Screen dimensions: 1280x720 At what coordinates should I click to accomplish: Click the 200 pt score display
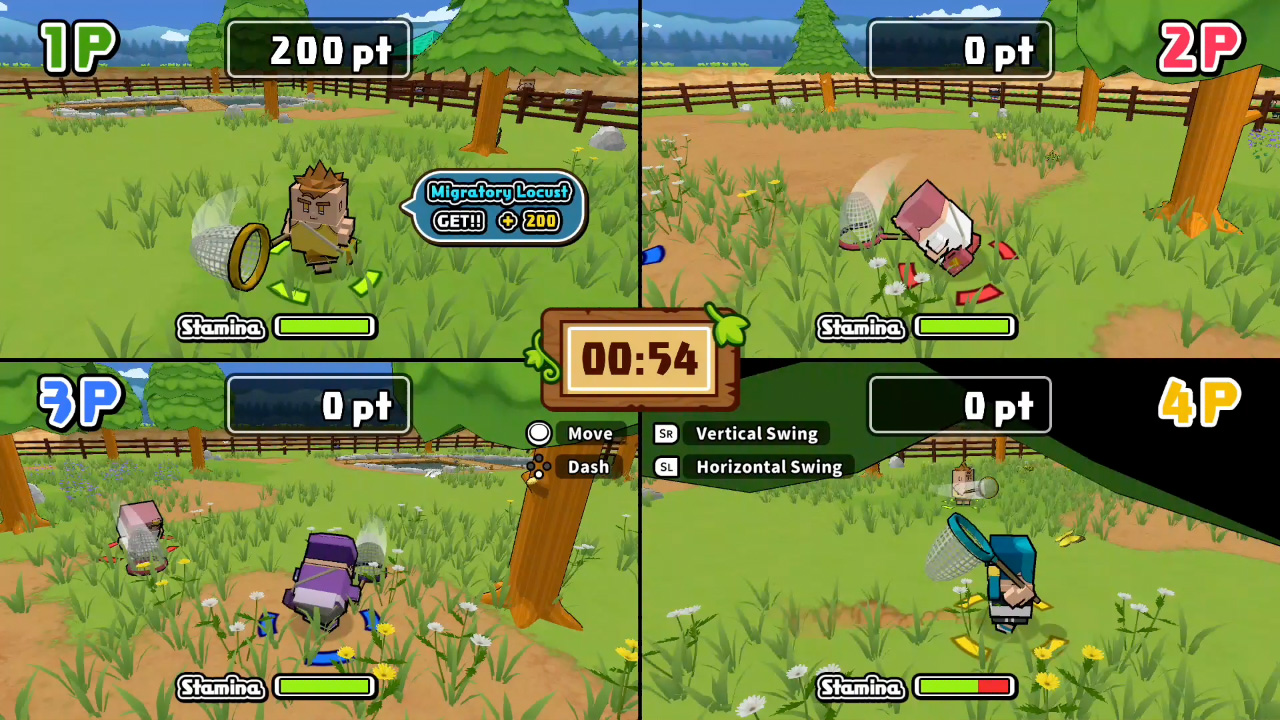pos(319,50)
